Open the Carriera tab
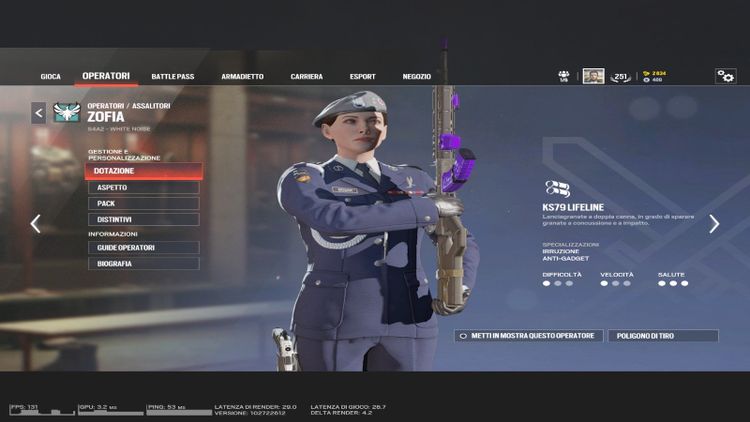Viewport: 750px width, 422px height. [306, 76]
